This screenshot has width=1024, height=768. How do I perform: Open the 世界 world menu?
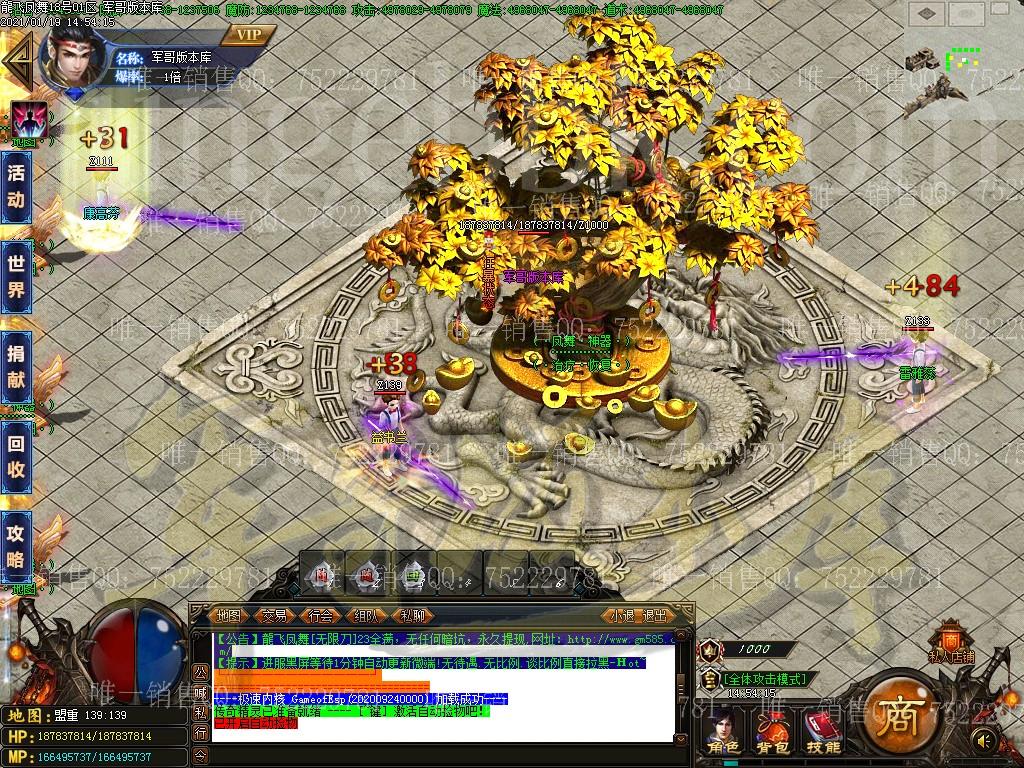(16, 277)
